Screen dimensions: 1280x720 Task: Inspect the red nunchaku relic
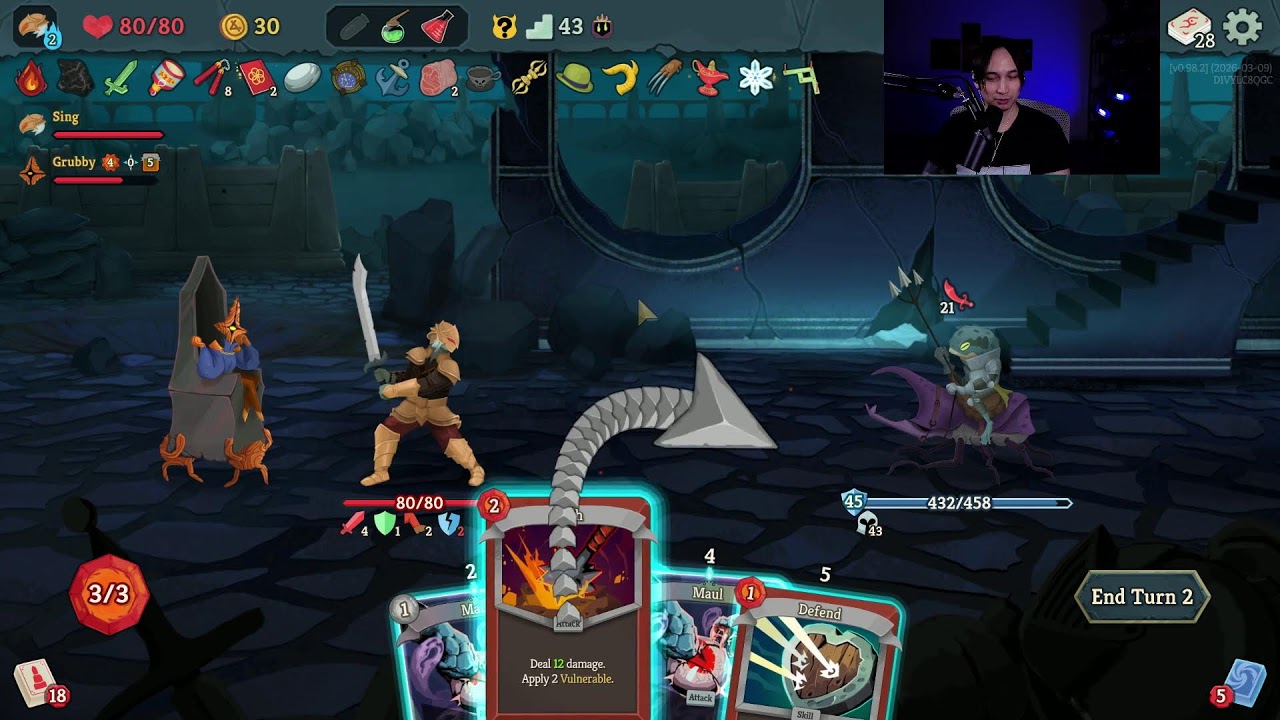click(x=209, y=78)
